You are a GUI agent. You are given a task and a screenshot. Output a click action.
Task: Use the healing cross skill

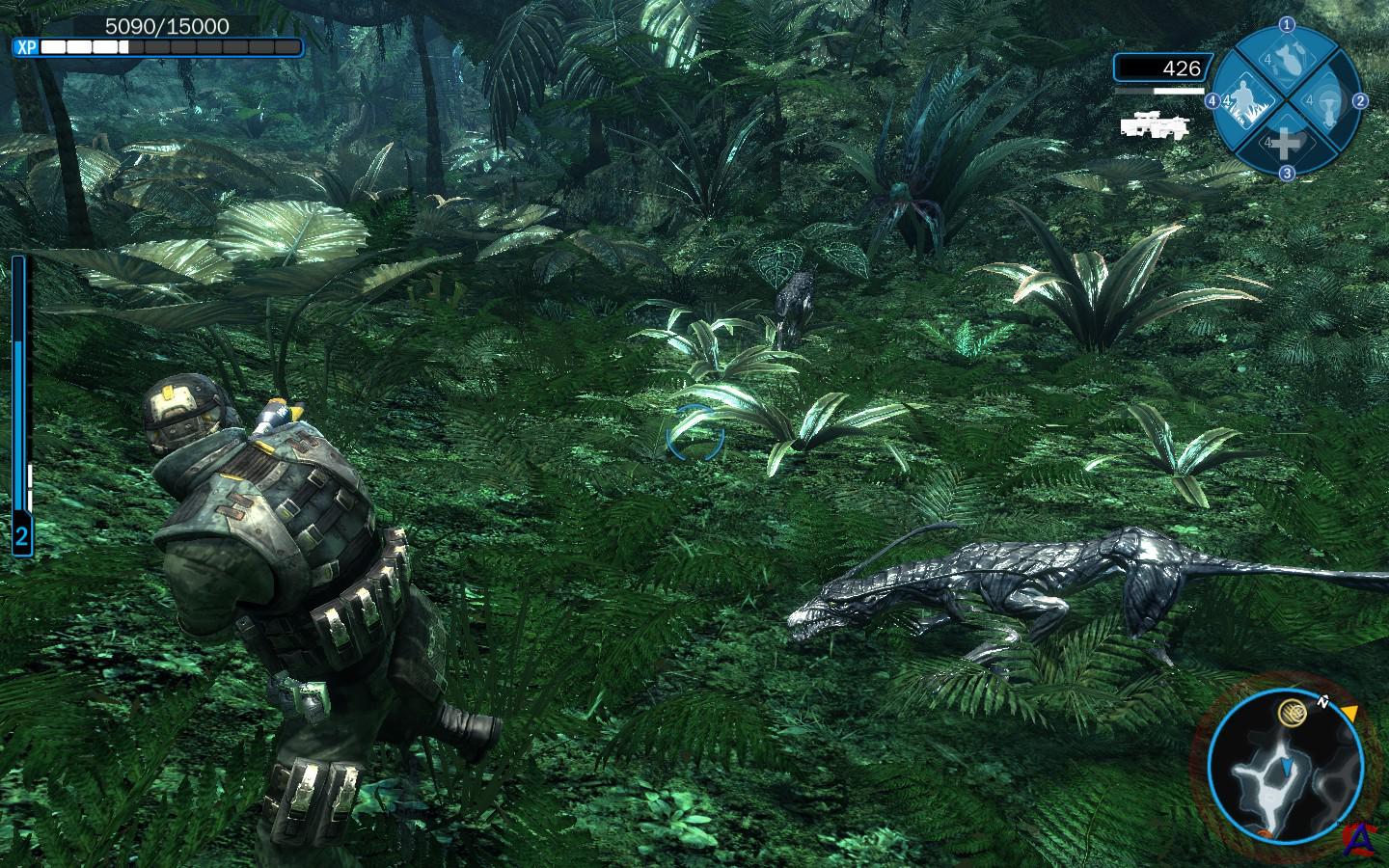tap(1285, 144)
